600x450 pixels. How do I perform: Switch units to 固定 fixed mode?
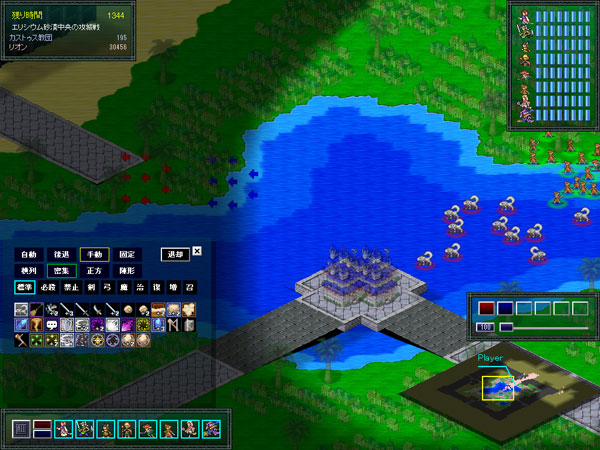click(127, 255)
